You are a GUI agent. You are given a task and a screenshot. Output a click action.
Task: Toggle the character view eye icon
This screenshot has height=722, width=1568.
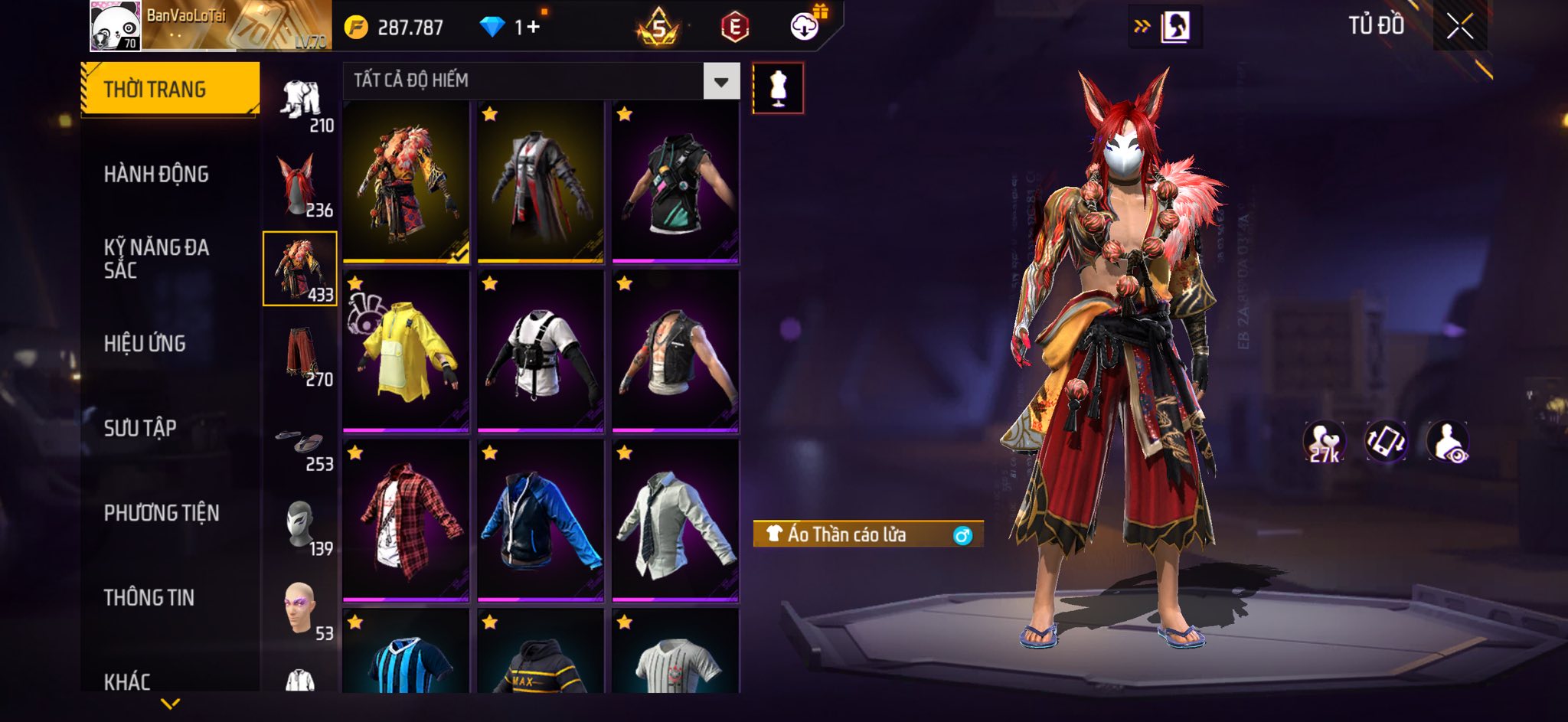coord(1447,442)
